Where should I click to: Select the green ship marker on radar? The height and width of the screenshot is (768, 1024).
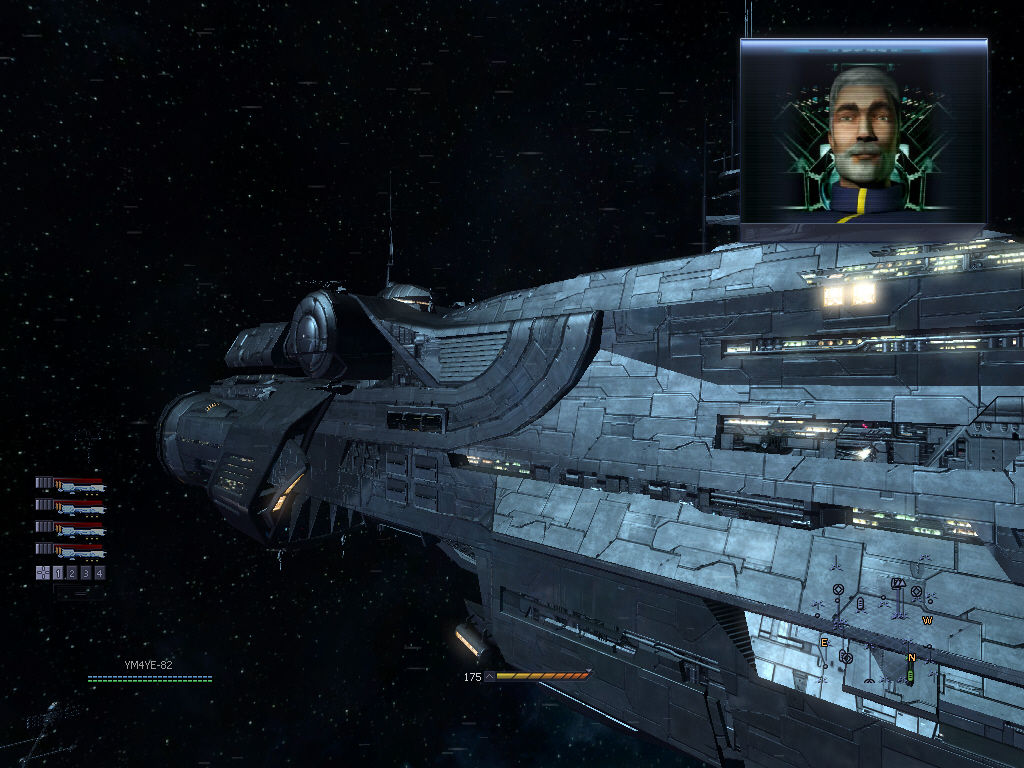point(910,677)
